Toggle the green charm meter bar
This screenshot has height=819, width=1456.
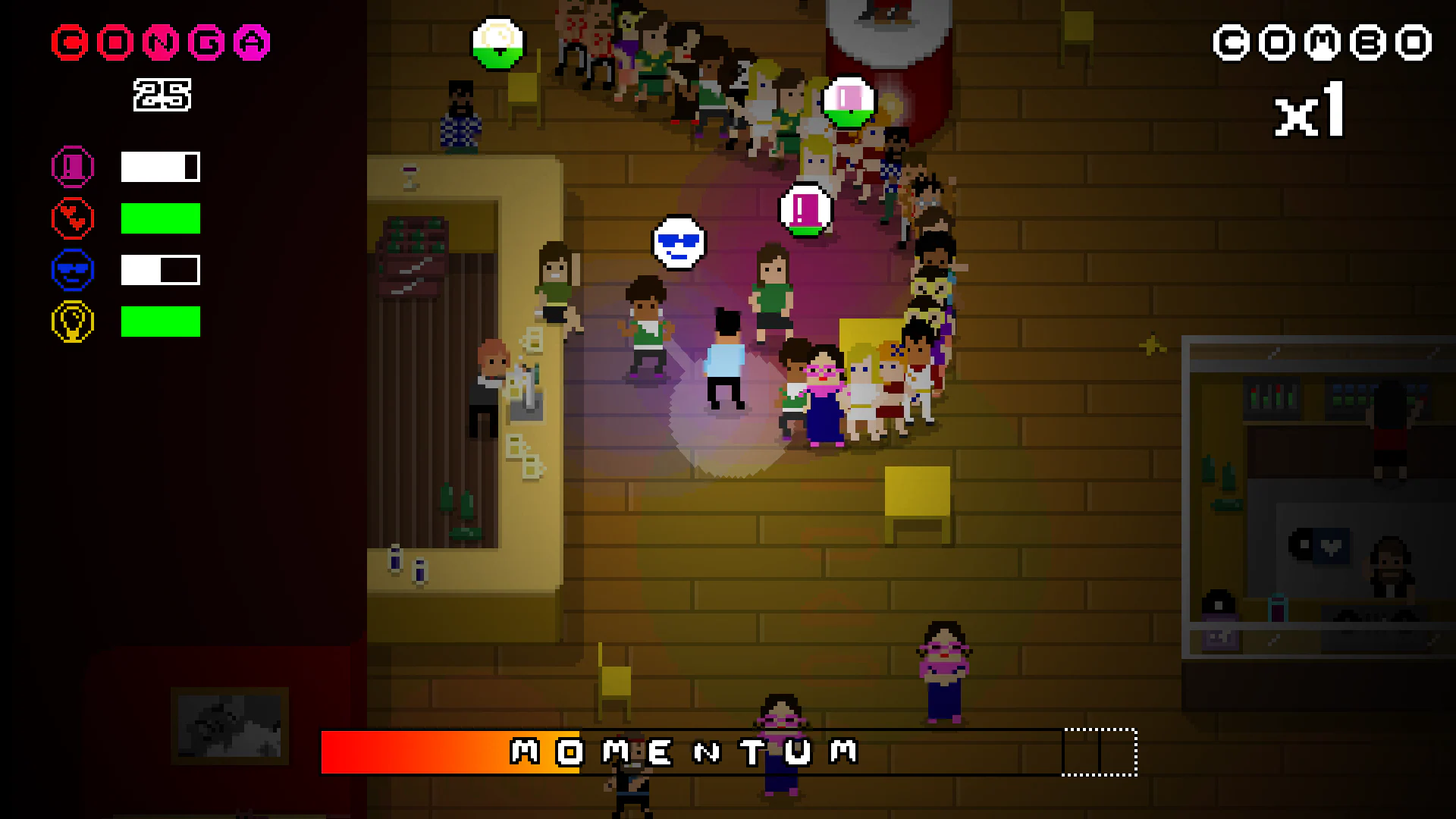[159, 218]
